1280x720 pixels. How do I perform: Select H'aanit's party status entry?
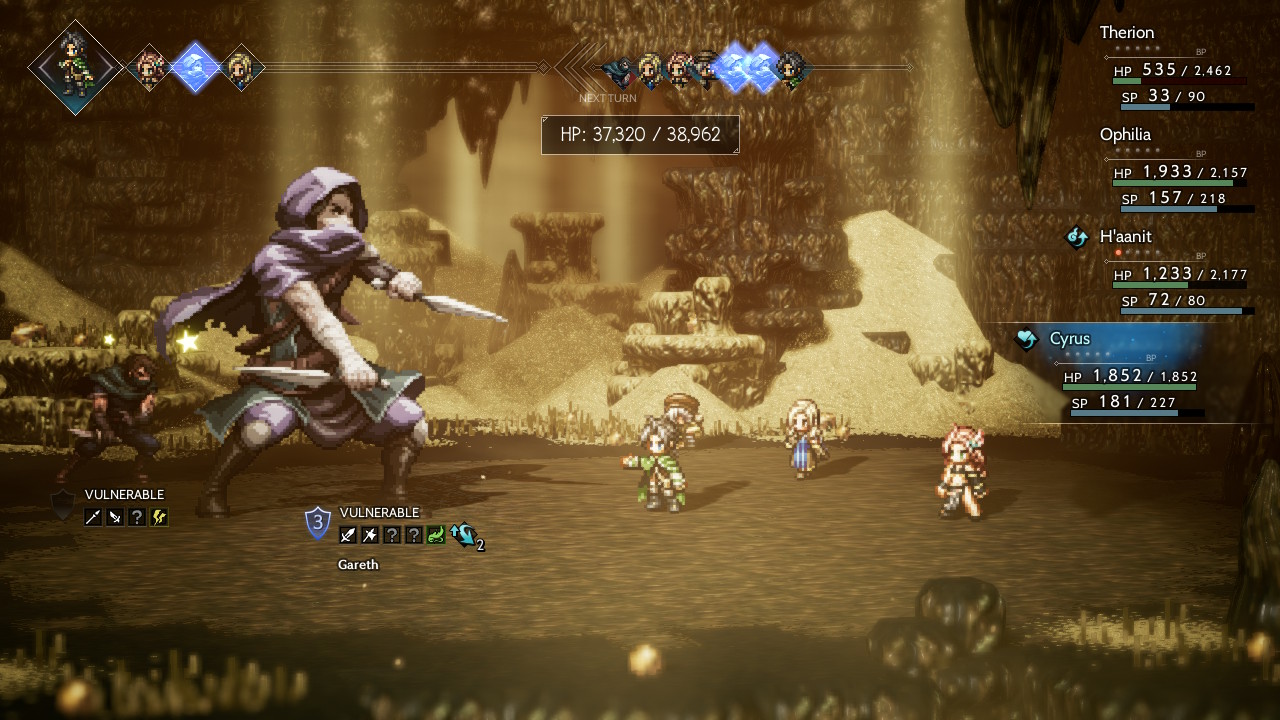click(1125, 237)
